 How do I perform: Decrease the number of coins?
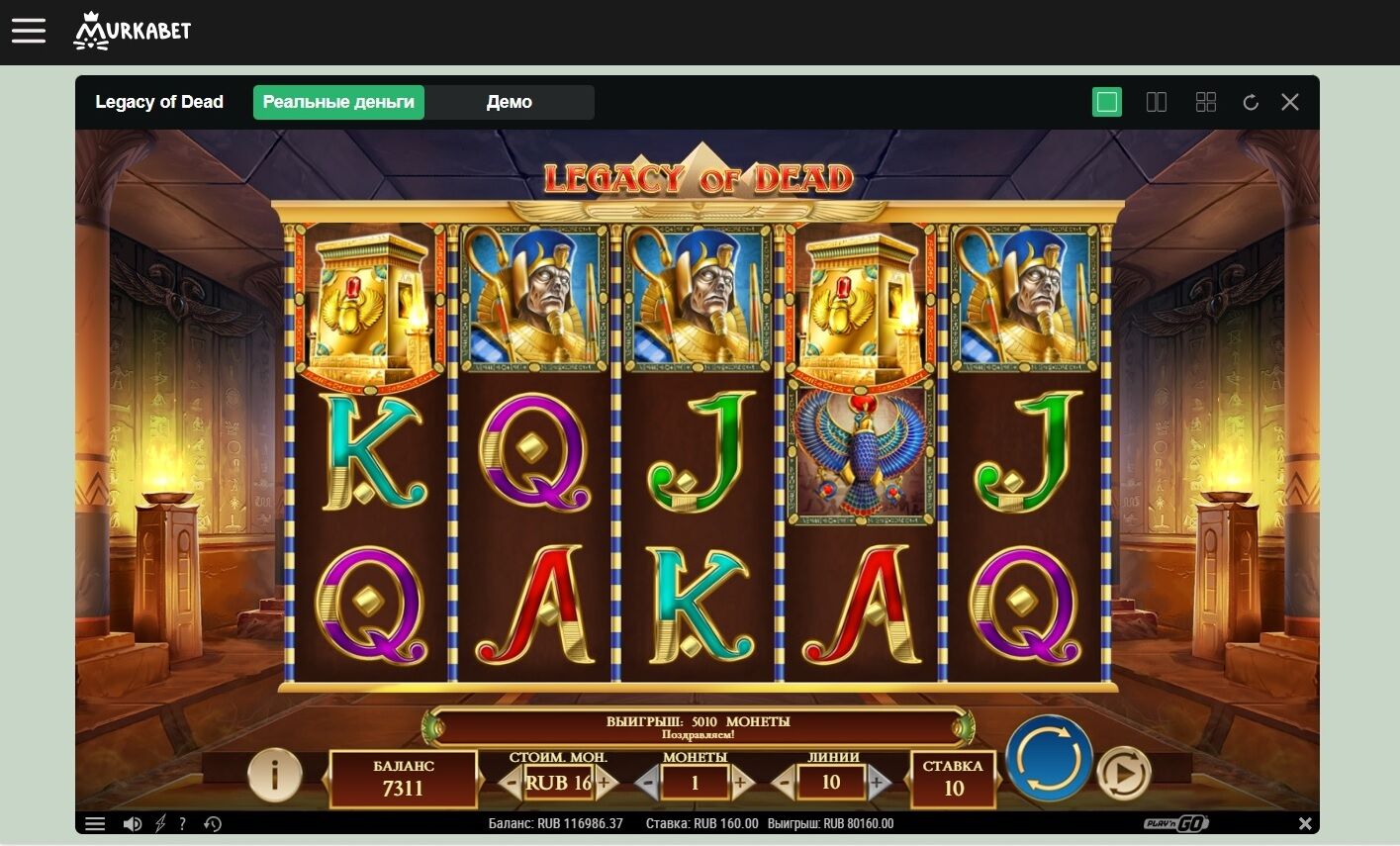coord(647,784)
